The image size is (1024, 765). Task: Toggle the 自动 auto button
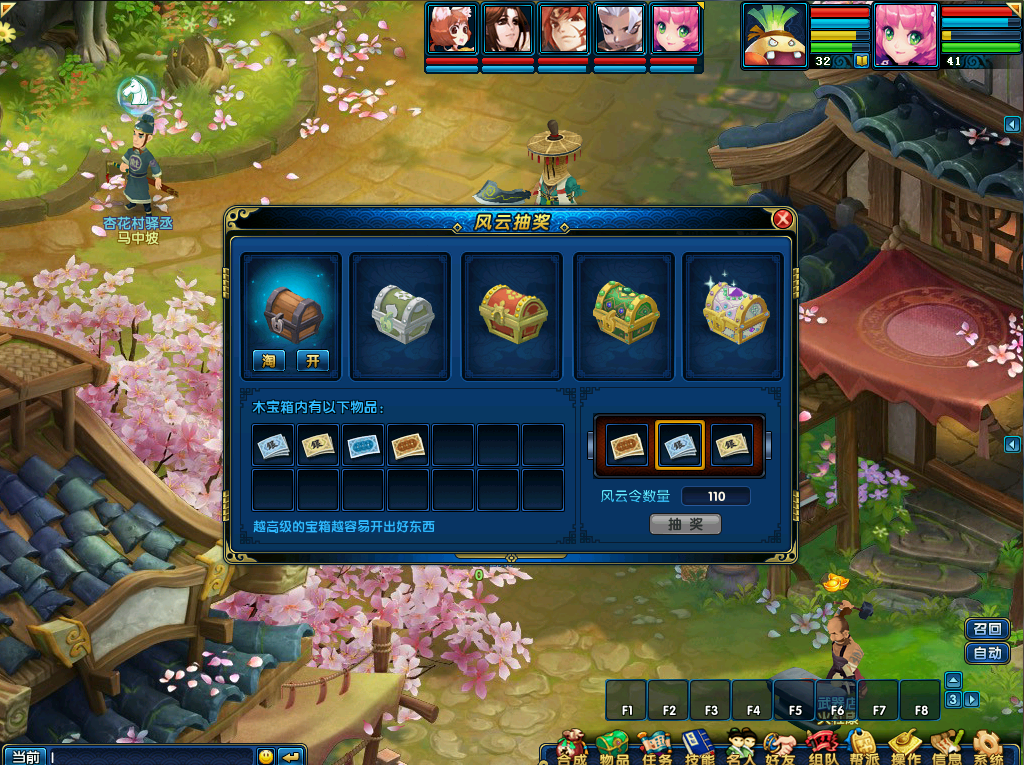(986, 653)
